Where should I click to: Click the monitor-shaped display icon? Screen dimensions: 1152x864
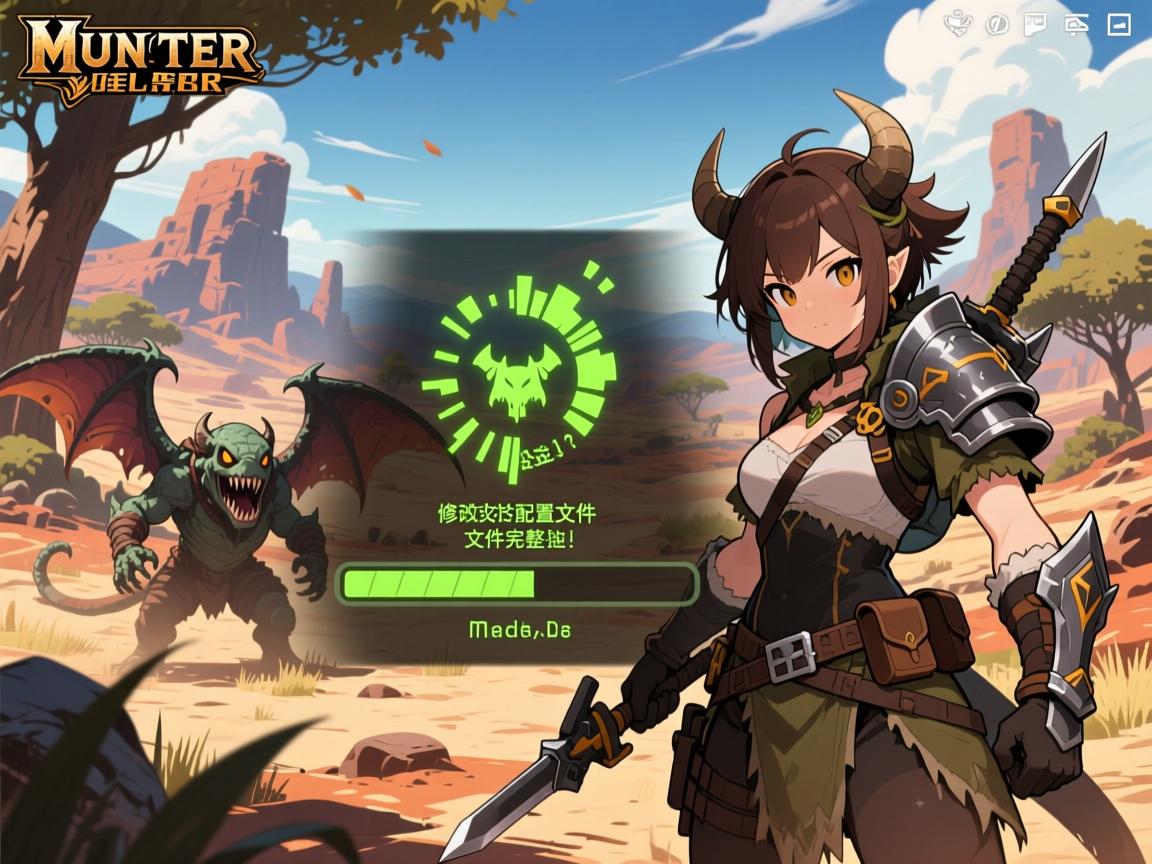pos(1077,25)
